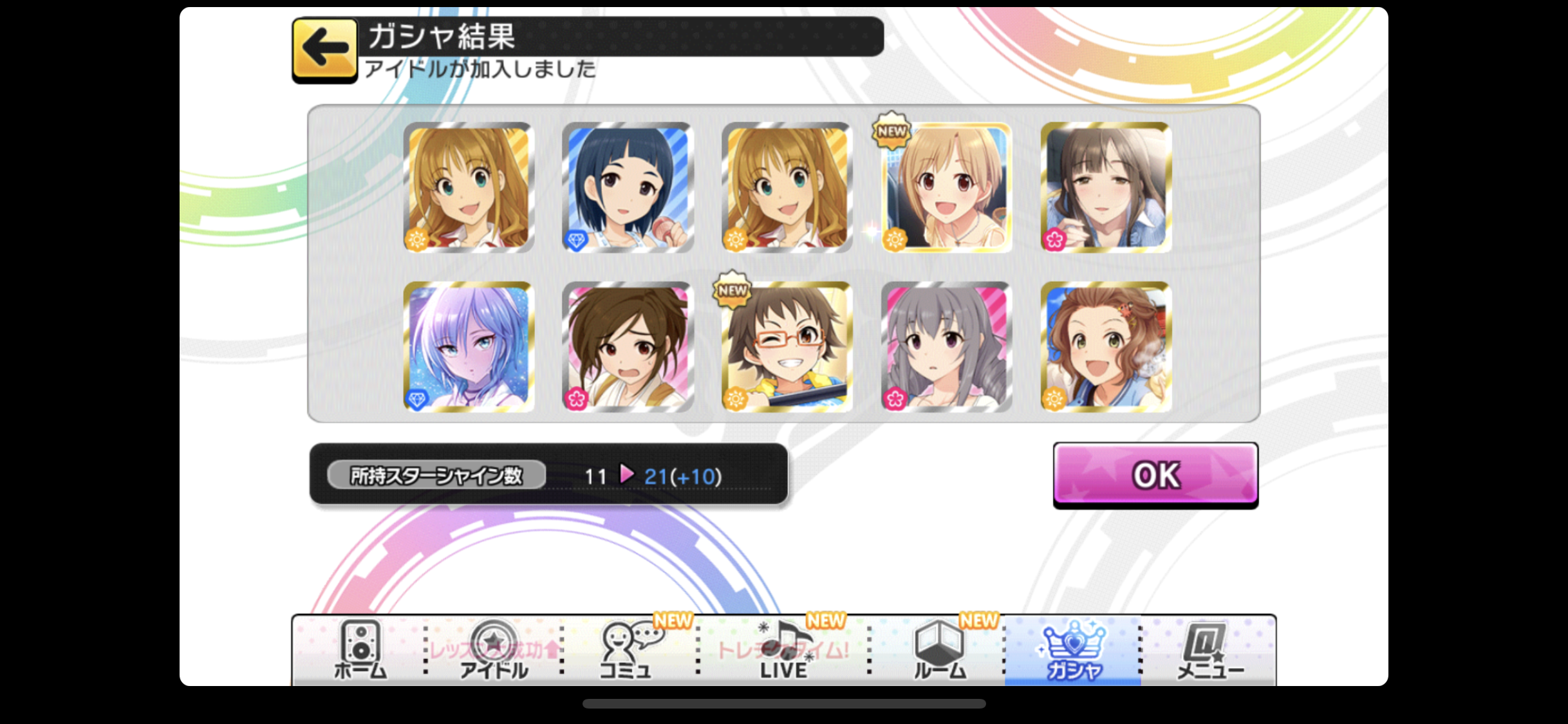Open the メニュー (Menu) tab
The width and height of the screenshot is (1568, 724).
click(x=1209, y=650)
